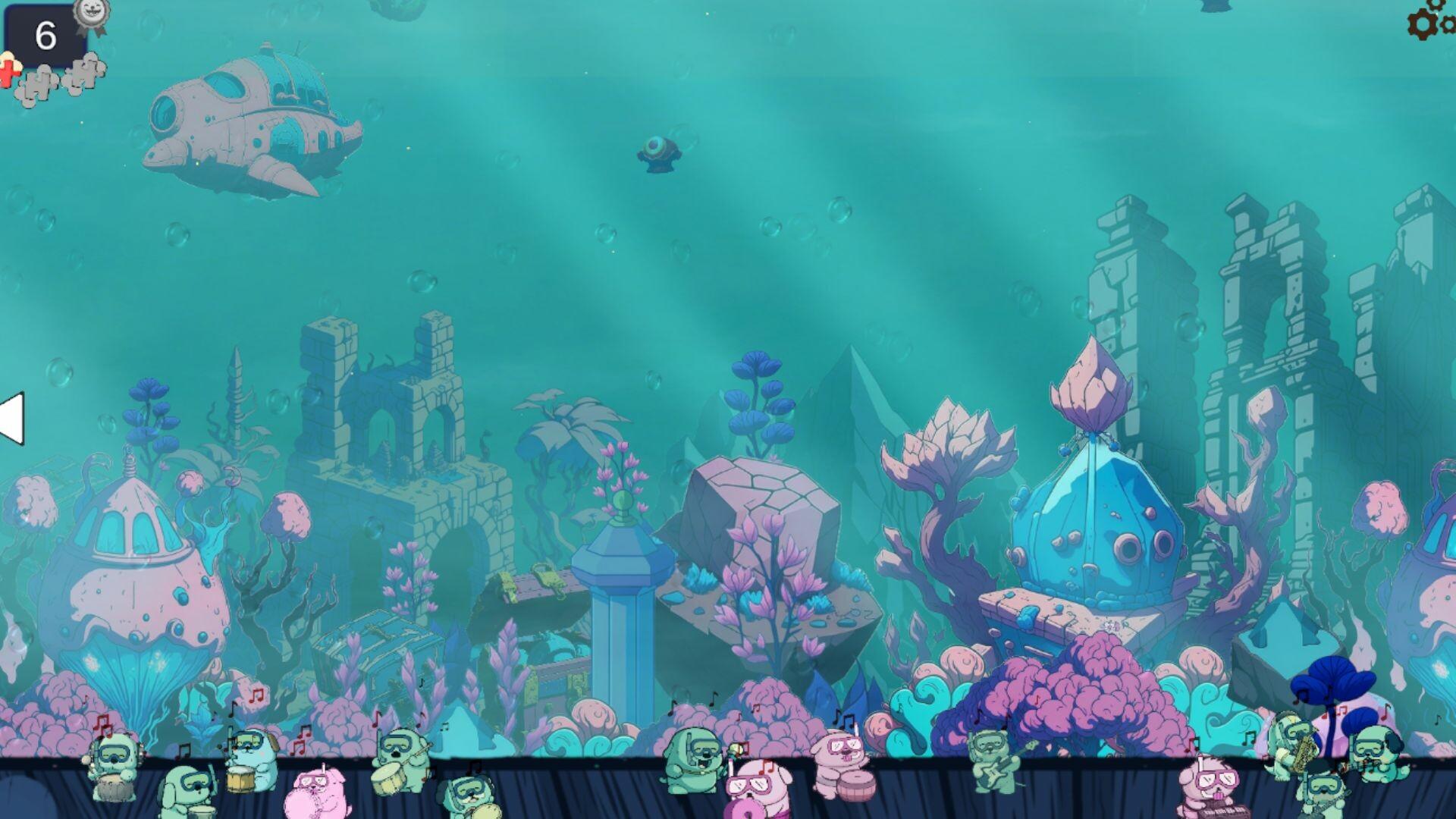Click the red plus next to the puzzle pieces

tap(9, 72)
